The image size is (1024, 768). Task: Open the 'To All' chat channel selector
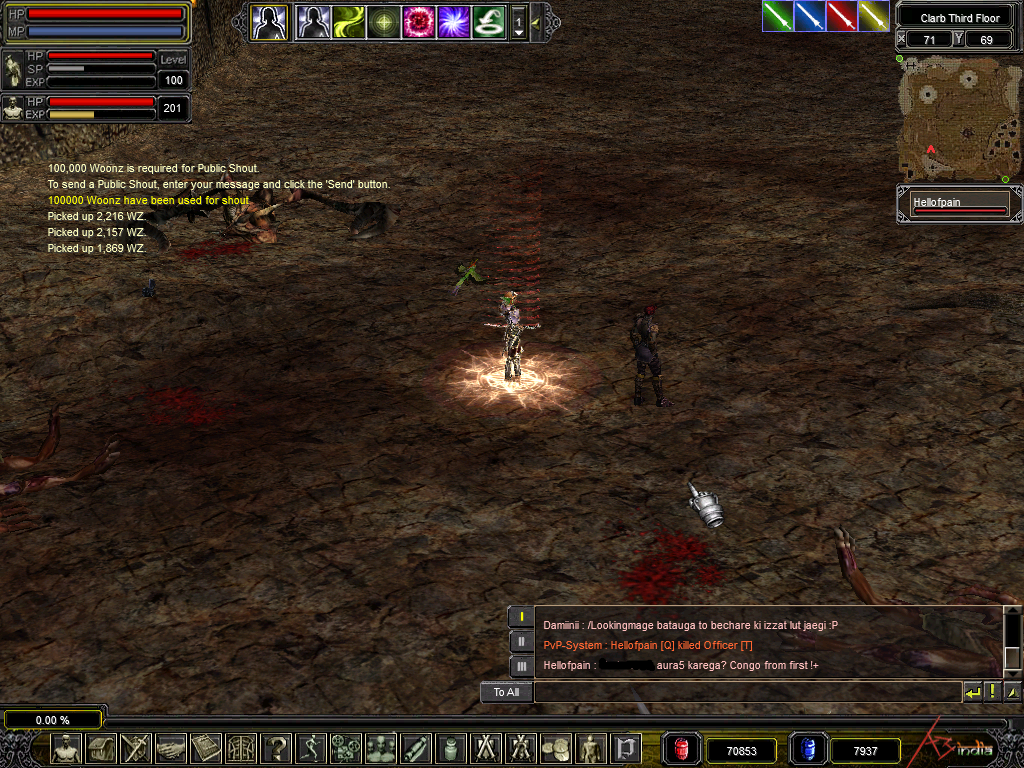point(506,692)
